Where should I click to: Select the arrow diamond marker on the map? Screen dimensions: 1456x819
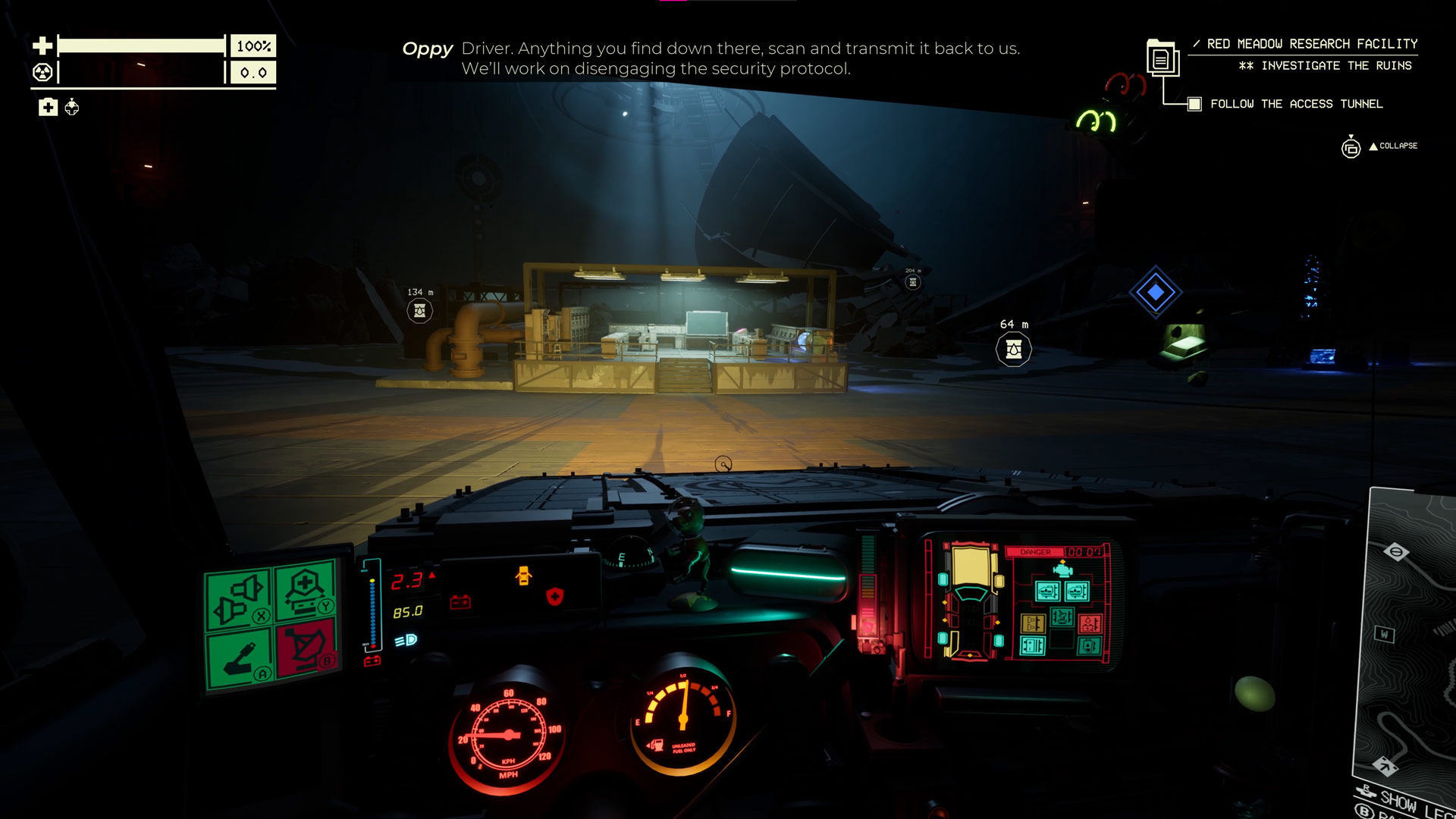tap(1385, 767)
